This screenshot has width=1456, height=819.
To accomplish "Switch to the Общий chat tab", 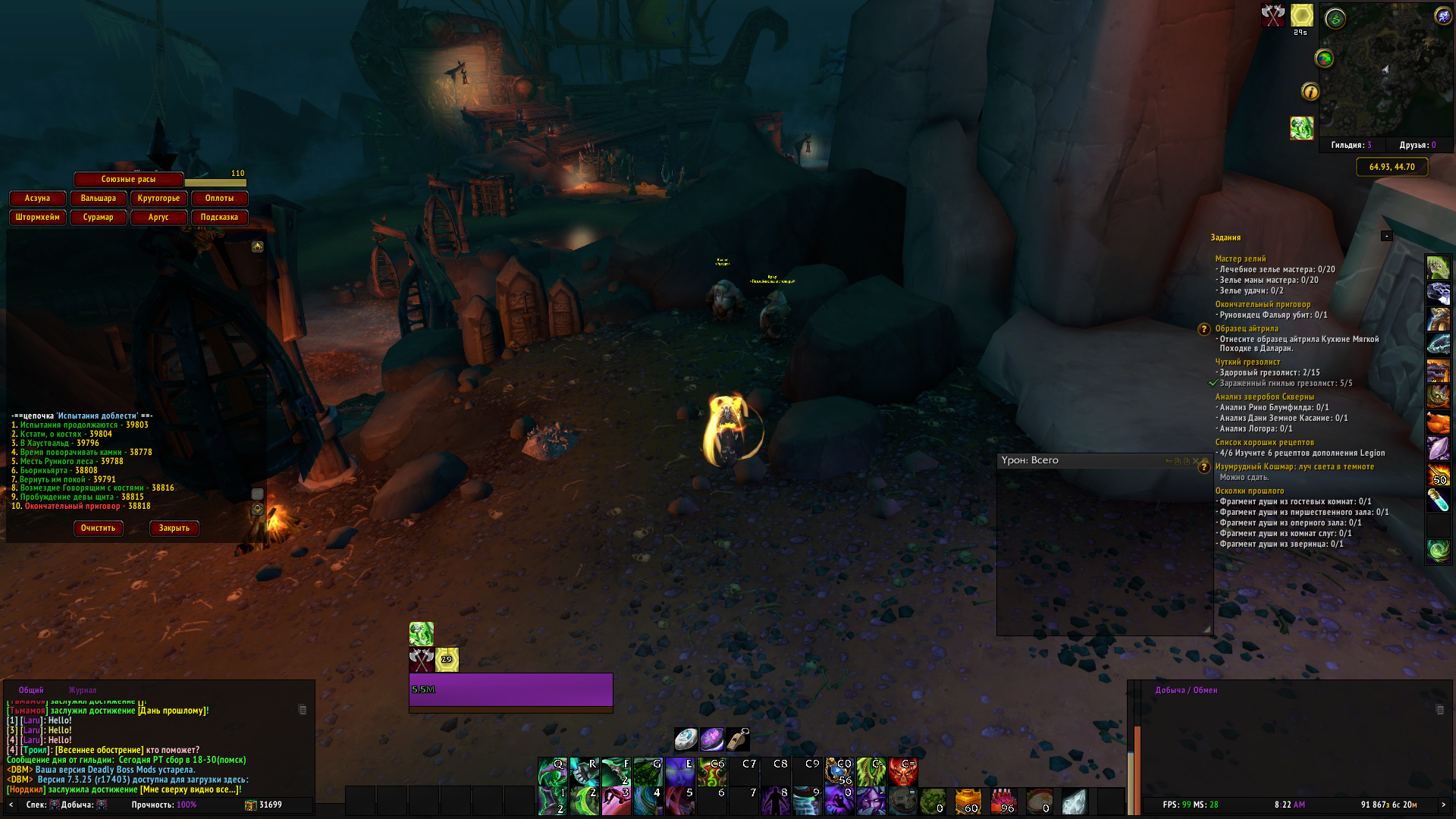I will click(31, 690).
